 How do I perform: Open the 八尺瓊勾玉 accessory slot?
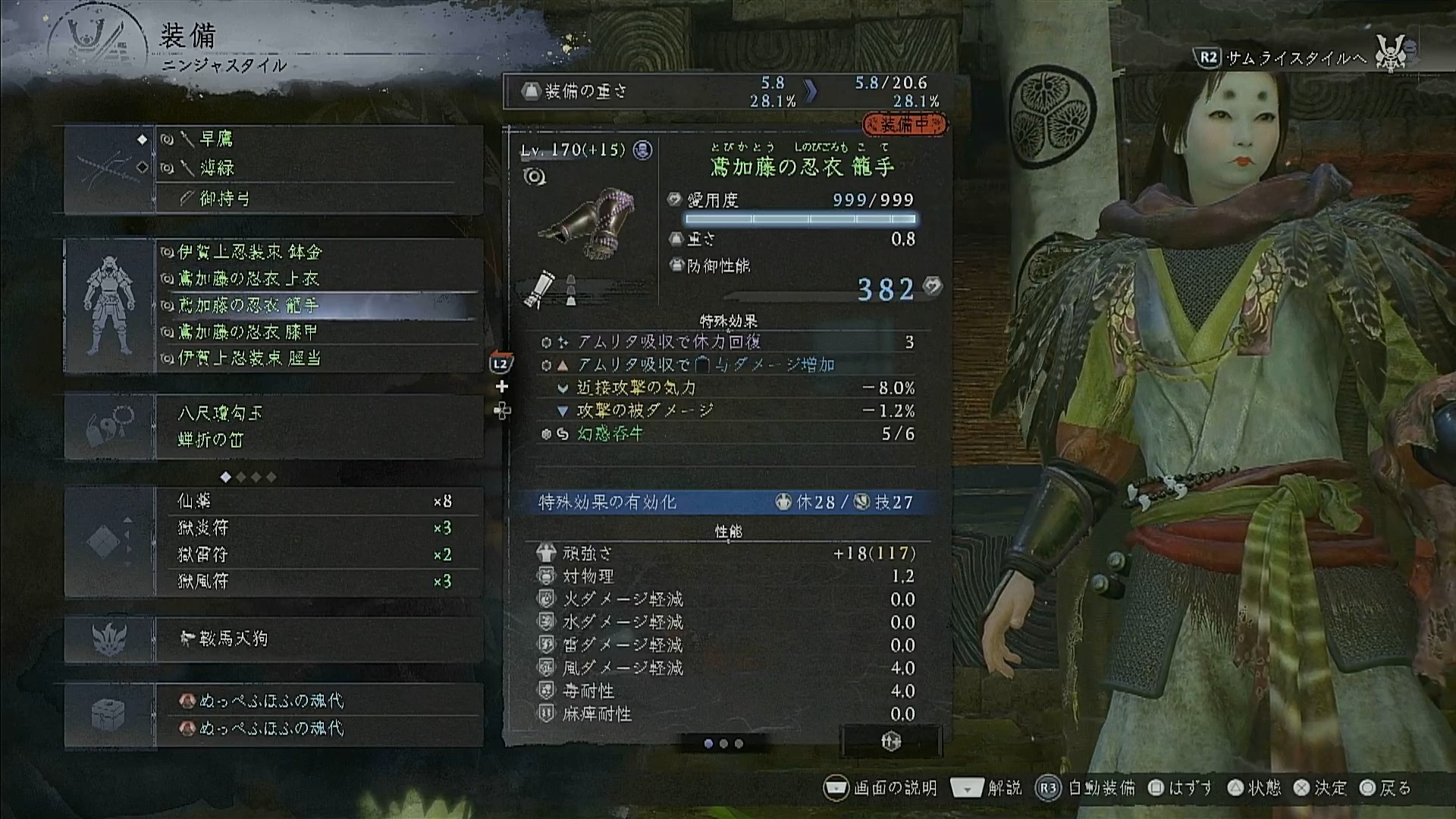coord(318,413)
